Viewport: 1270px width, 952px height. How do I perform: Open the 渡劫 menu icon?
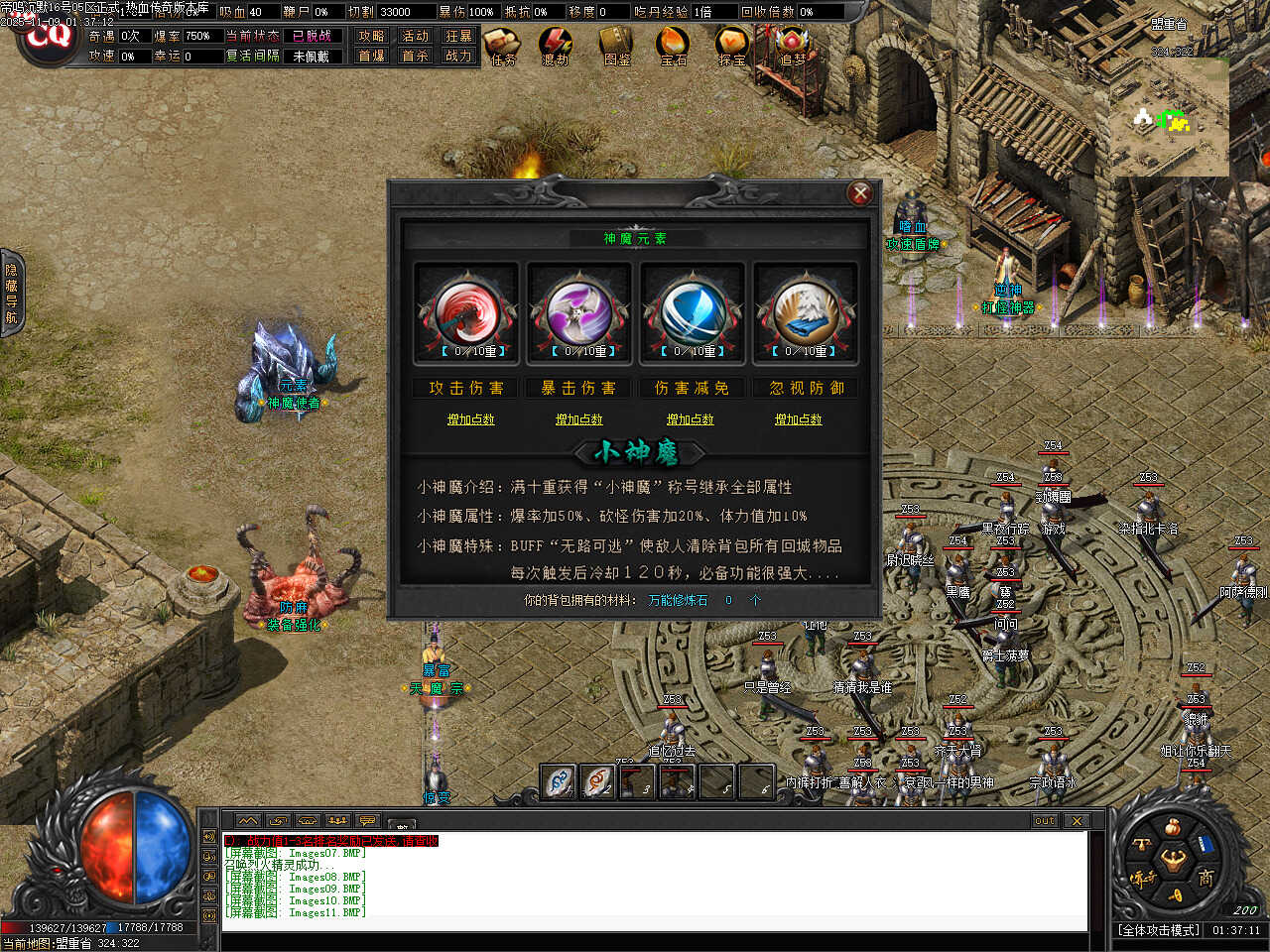[x=556, y=46]
